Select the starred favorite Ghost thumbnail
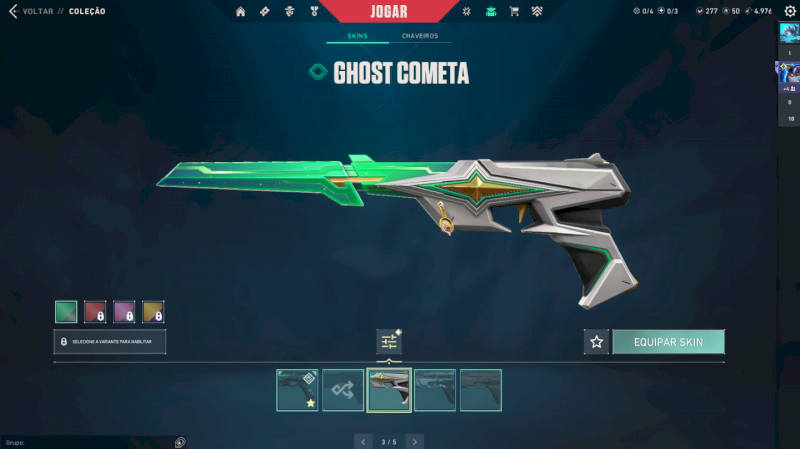This screenshot has width=800, height=449. [x=297, y=390]
